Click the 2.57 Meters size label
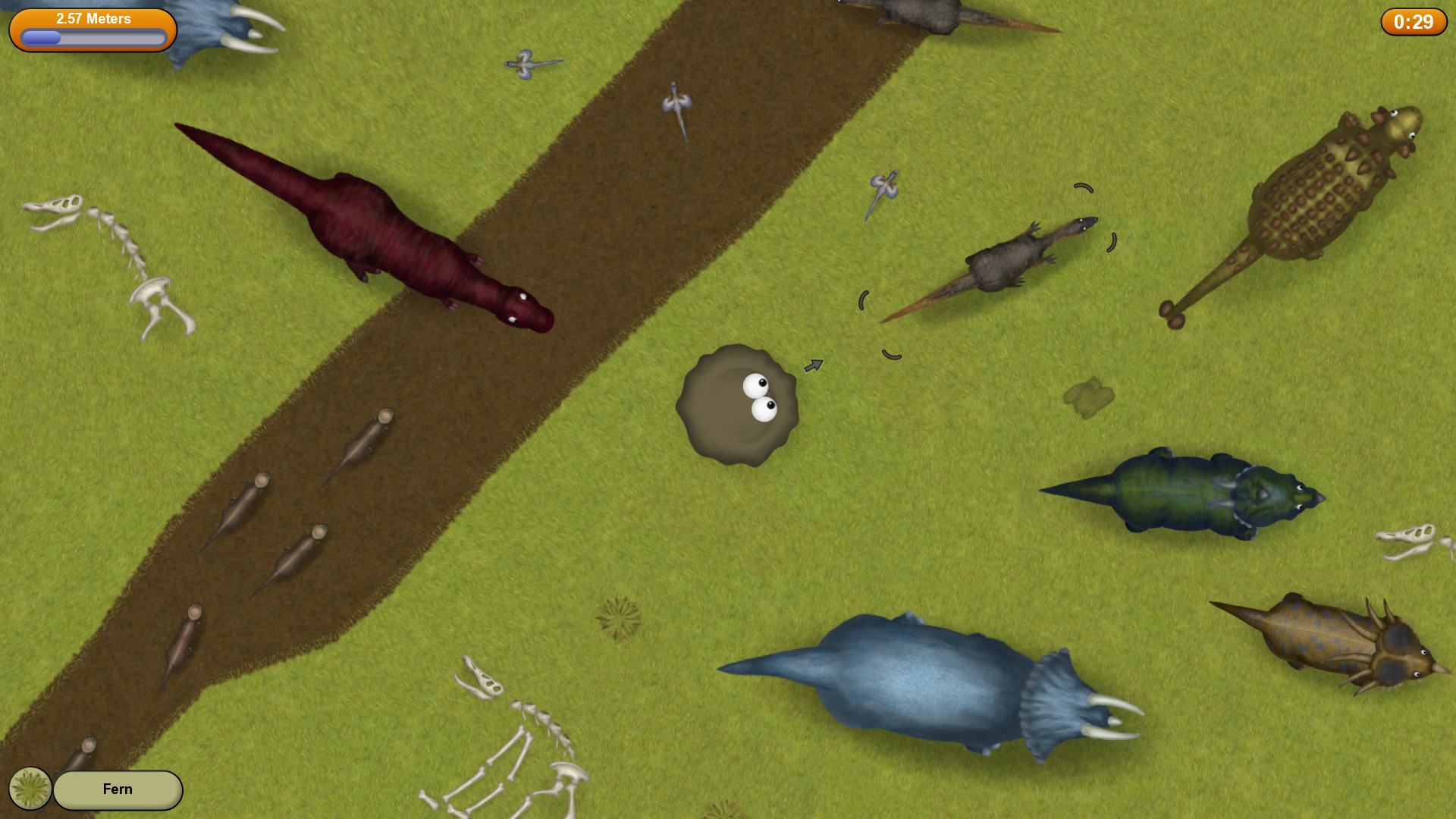Viewport: 1456px width, 819px height. click(x=93, y=19)
